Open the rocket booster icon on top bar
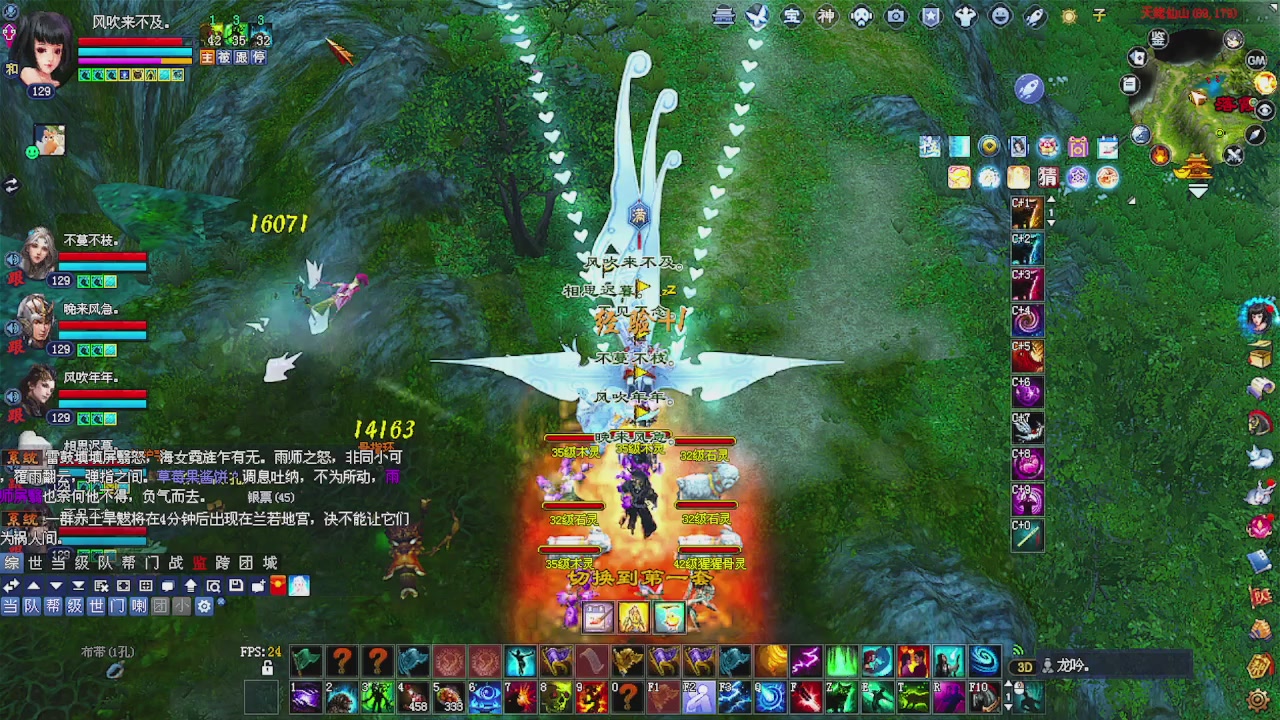 click(x=1034, y=17)
